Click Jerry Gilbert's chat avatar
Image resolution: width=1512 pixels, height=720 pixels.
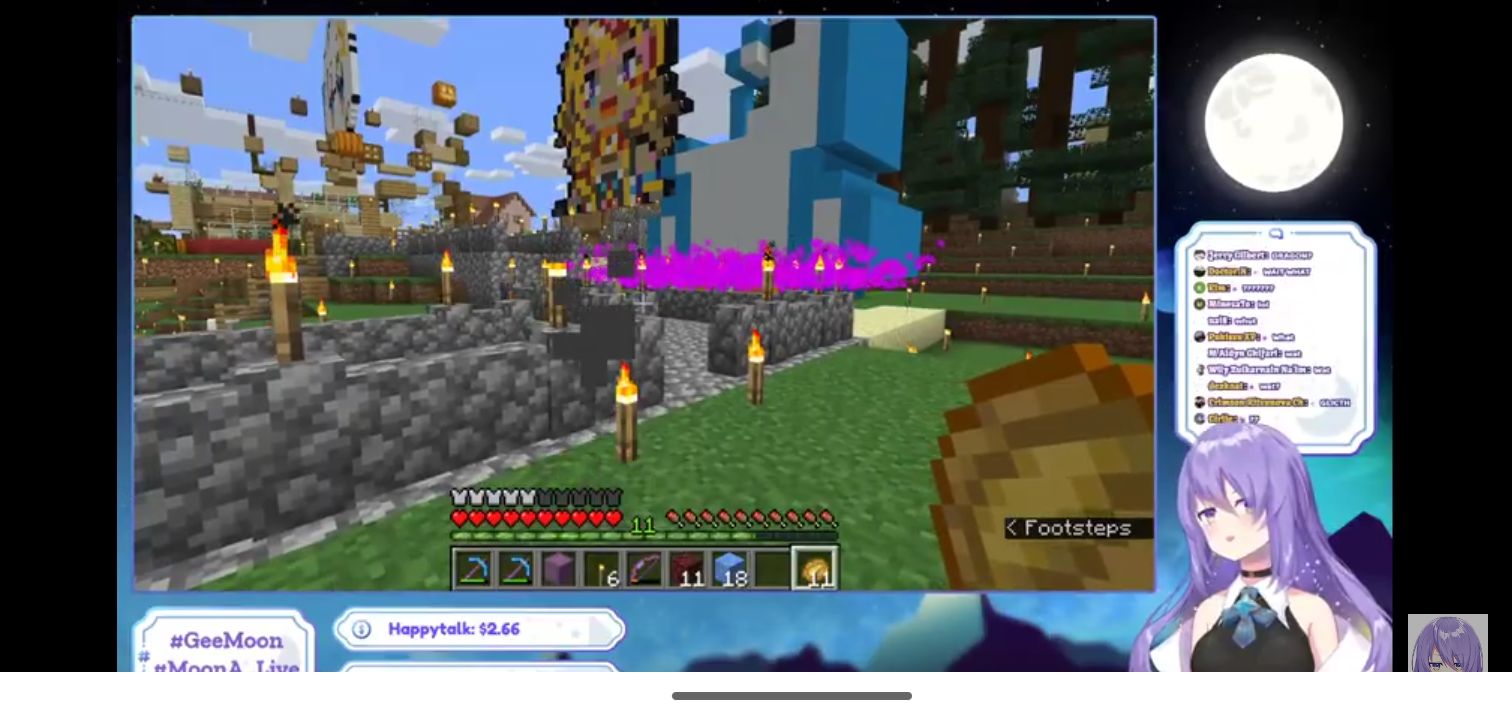[1200, 254]
